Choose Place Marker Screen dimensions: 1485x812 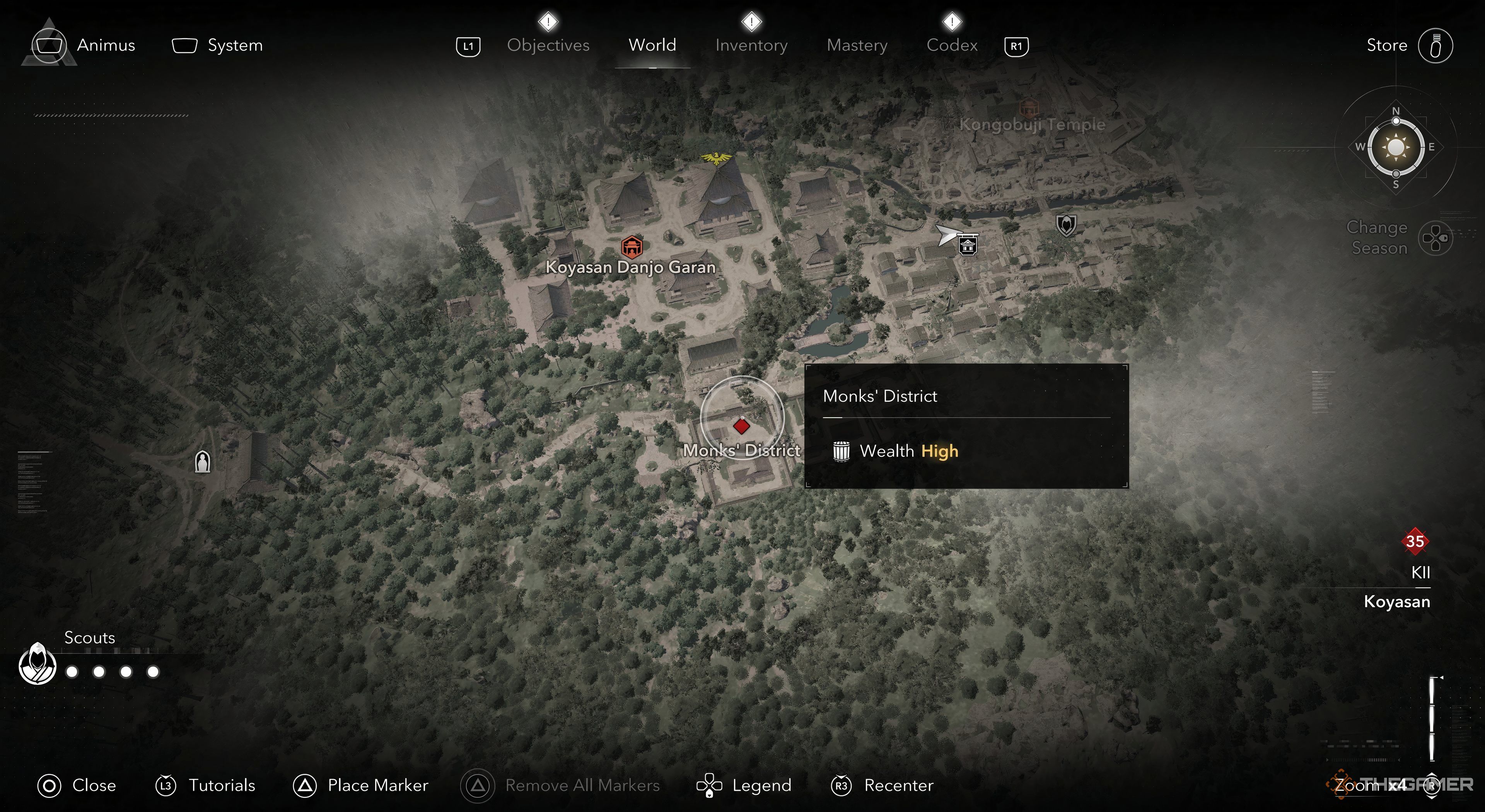click(x=361, y=785)
